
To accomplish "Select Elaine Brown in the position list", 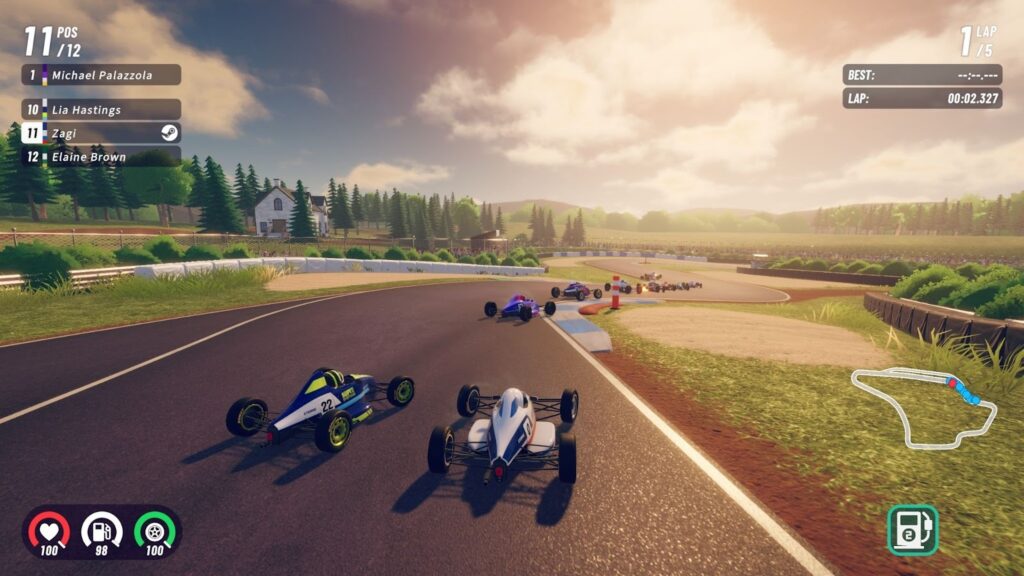I will click(x=101, y=156).
